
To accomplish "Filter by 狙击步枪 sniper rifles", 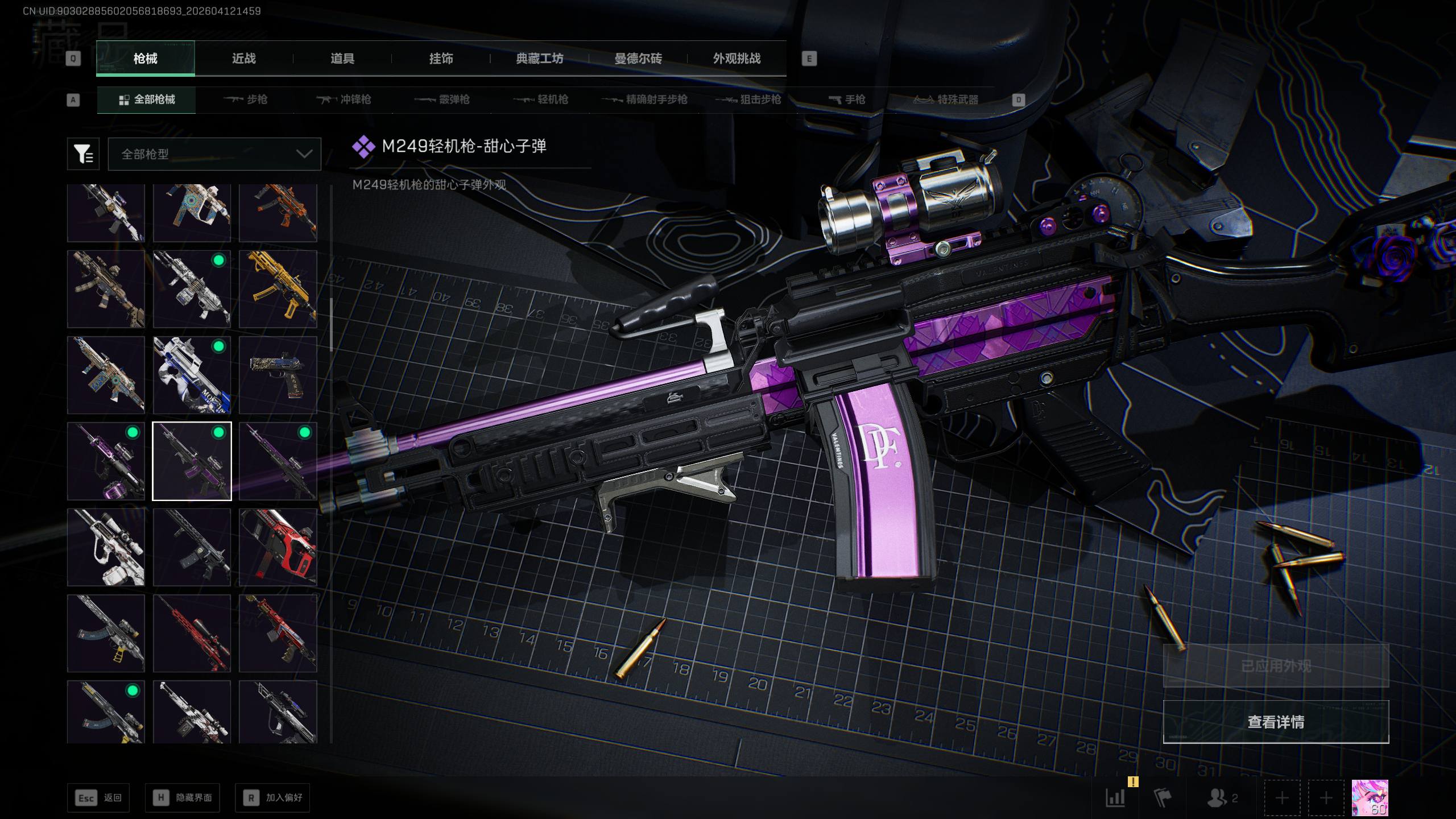I will pyautogui.click(x=748, y=100).
